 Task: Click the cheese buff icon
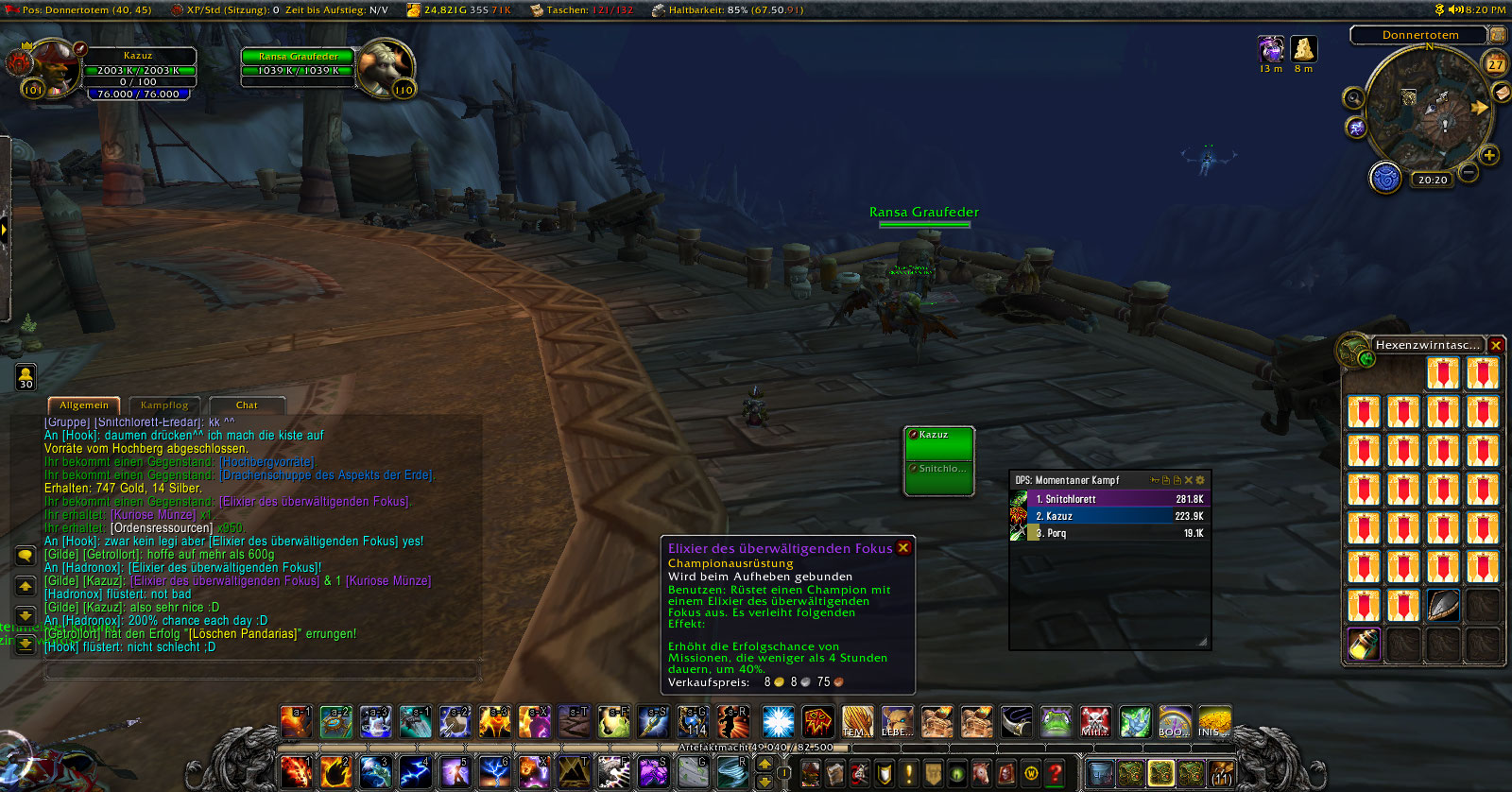pos(1304,49)
